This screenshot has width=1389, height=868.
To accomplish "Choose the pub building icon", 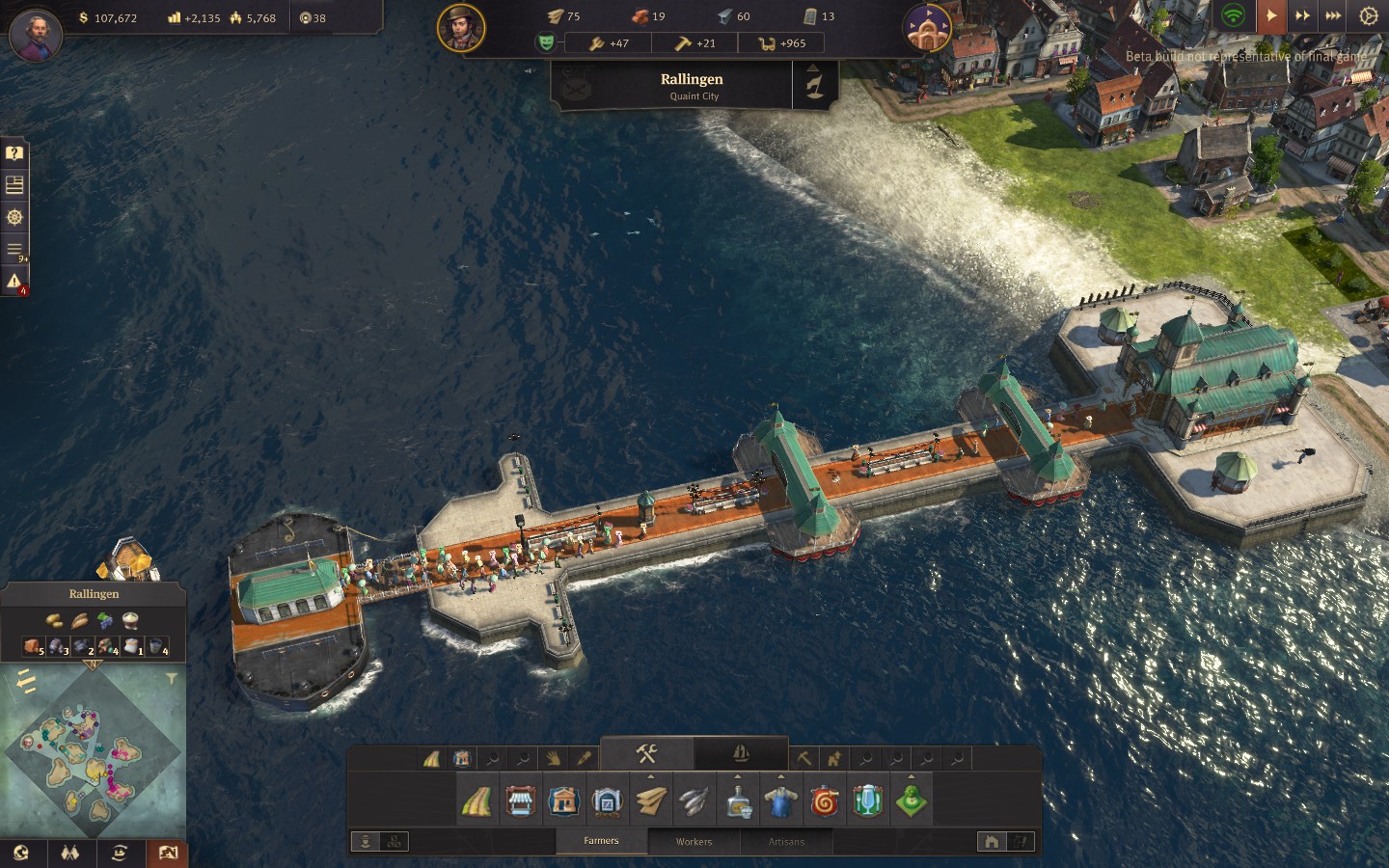I will 867,801.
